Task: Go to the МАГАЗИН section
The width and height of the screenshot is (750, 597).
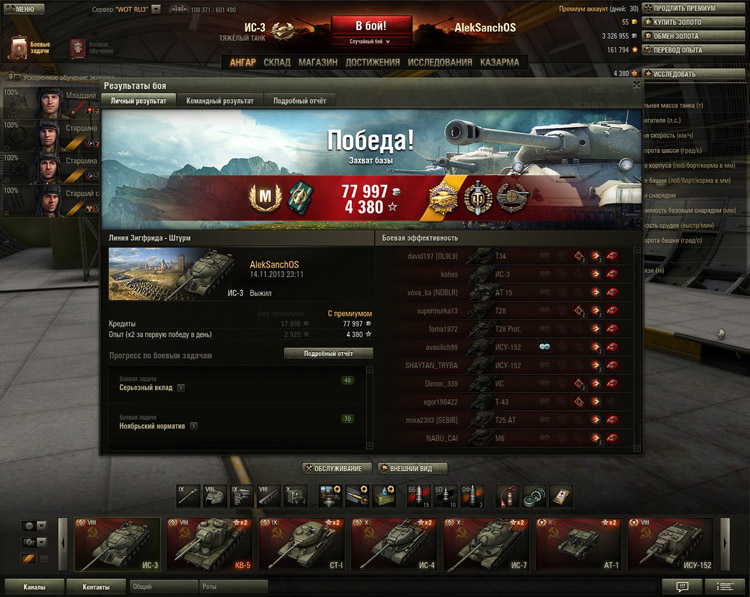Action: pyautogui.click(x=317, y=62)
